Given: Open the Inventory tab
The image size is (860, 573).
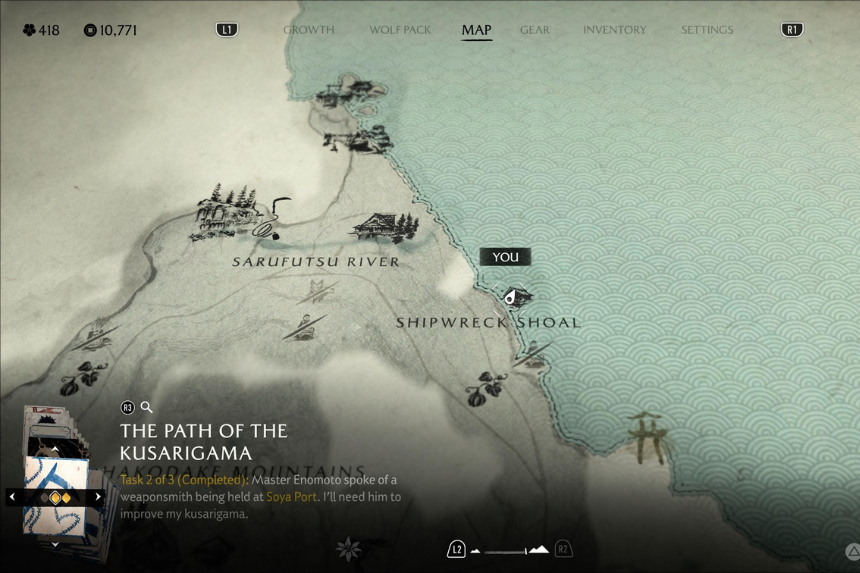Looking at the screenshot, I should [614, 30].
